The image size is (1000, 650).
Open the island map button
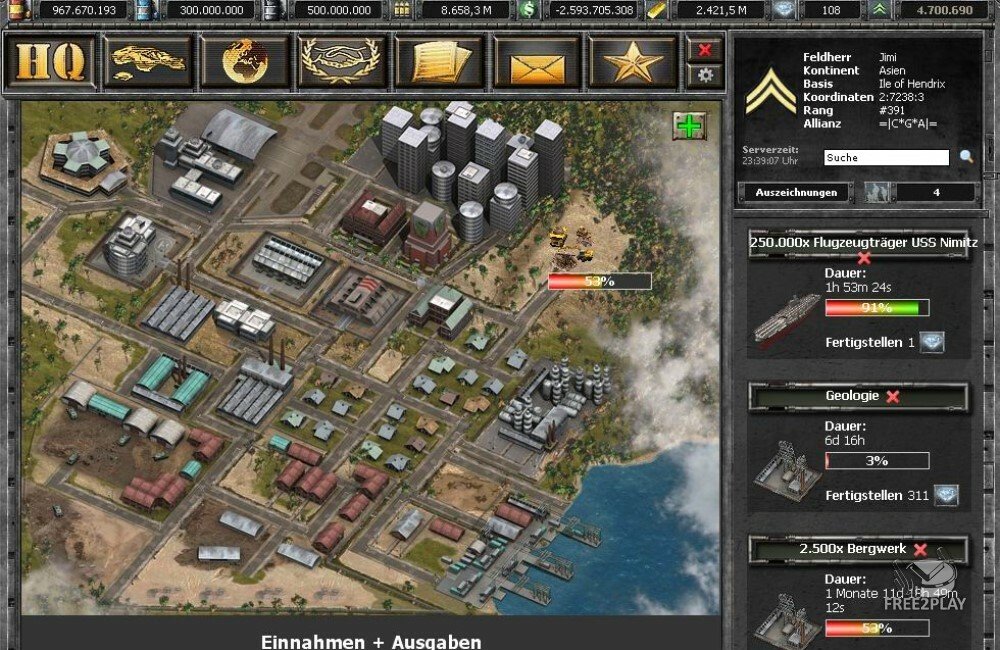tap(148, 62)
